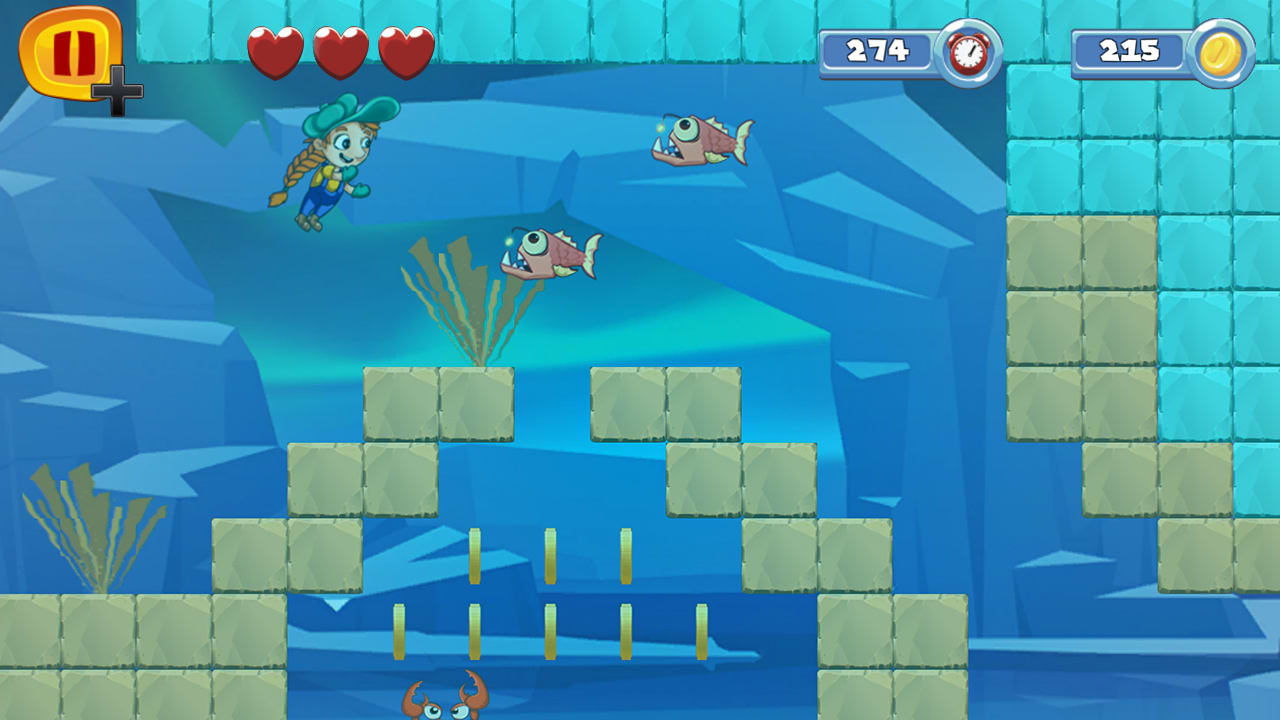The image size is (1280, 720).
Task: Tap the horned crab at the bottom
Action: click(445, 705)
